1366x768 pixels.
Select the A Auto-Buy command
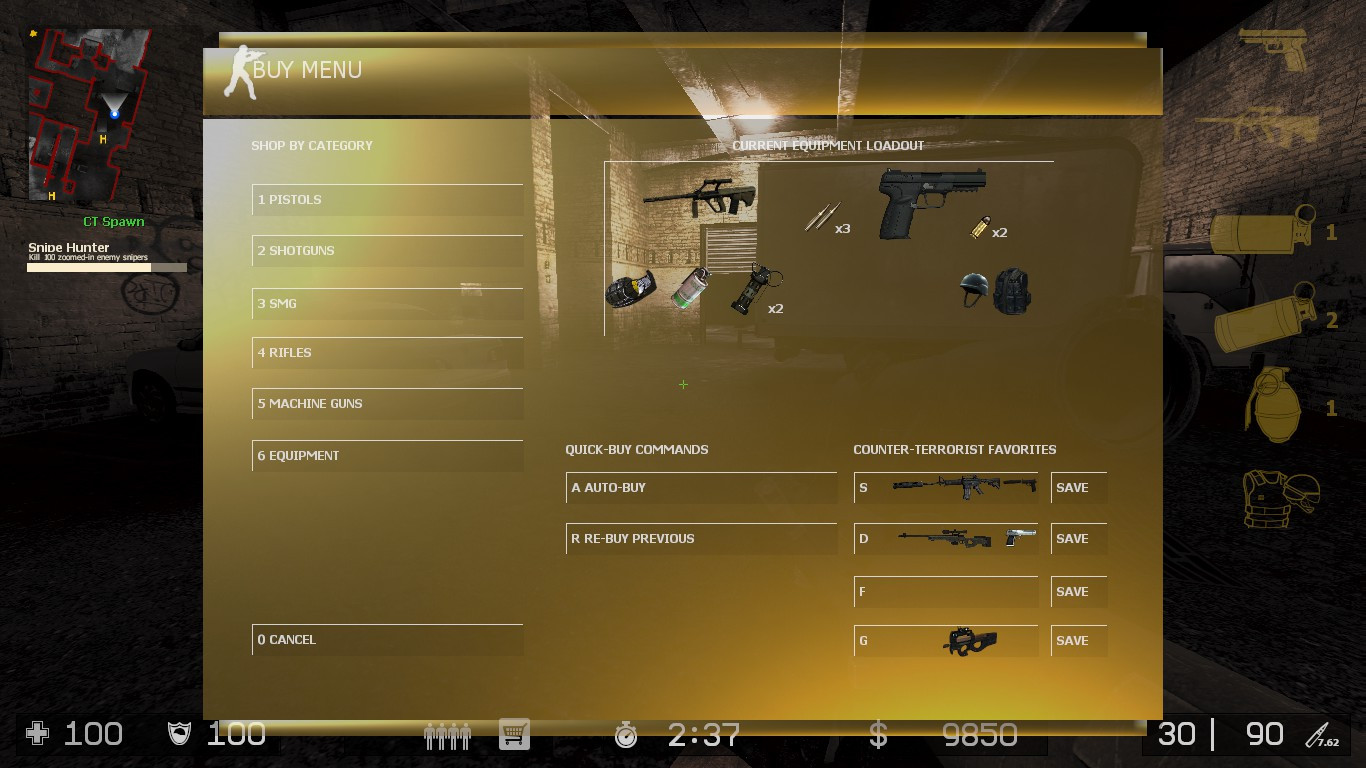click(701, 487)
